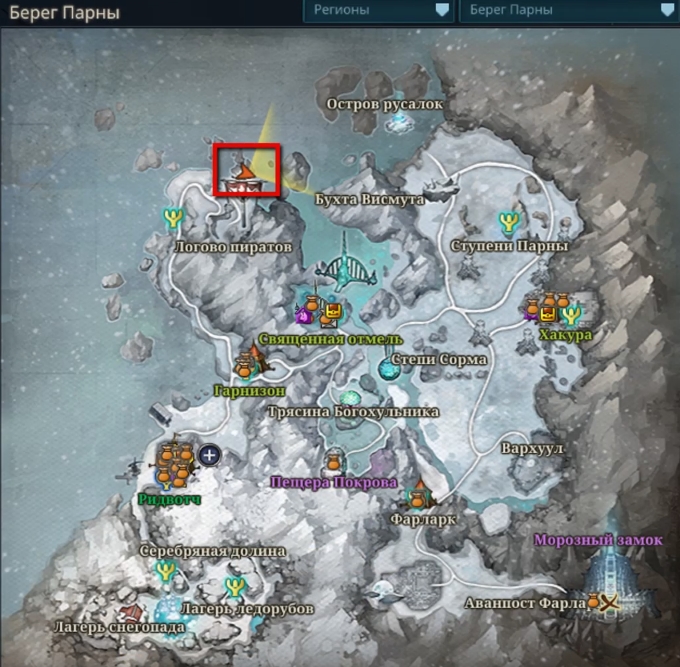Select the Пещера Покрова dungeon label
Viewport: 680px width, 667px height.
[334, 481]
